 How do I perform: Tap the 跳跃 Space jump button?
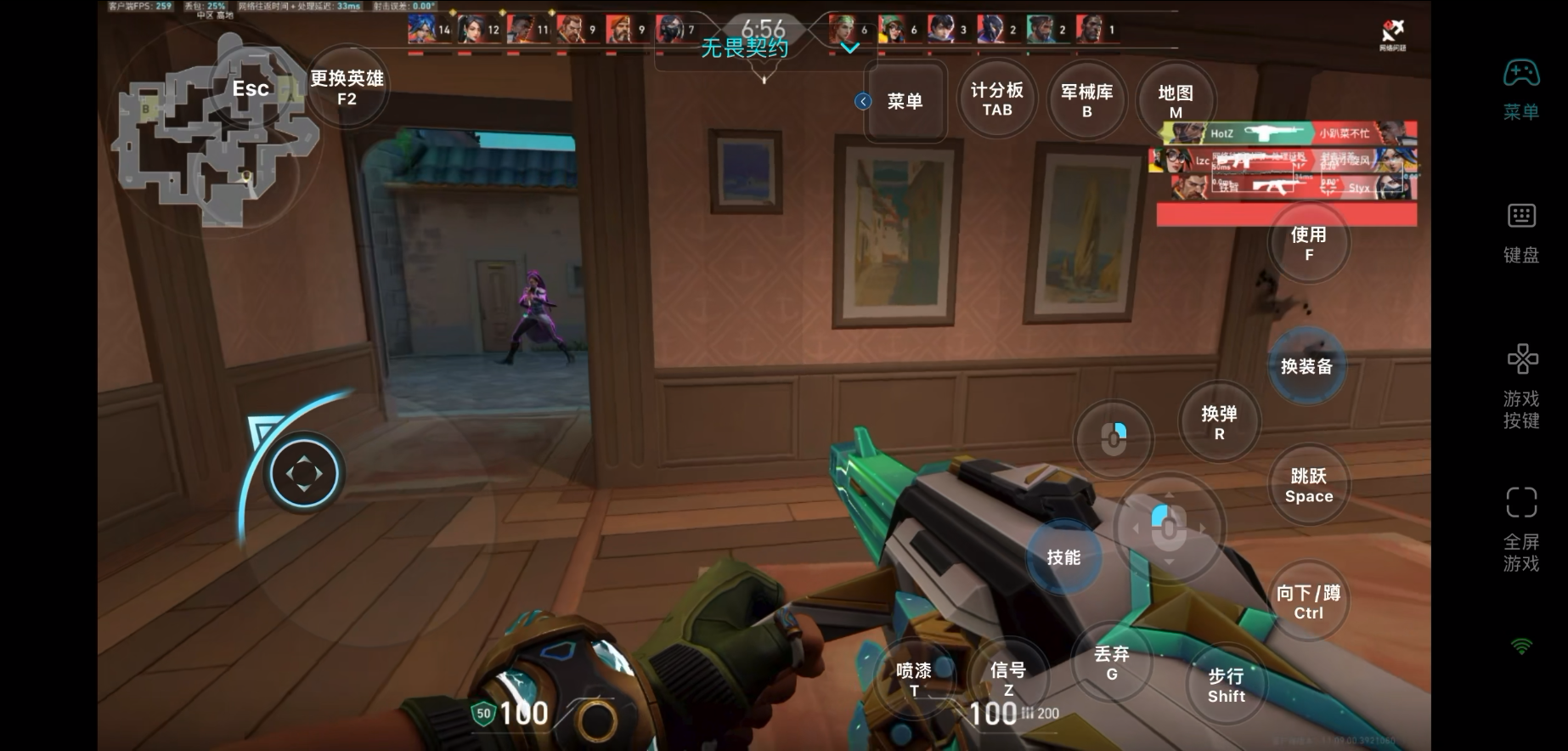(1309, 485)
